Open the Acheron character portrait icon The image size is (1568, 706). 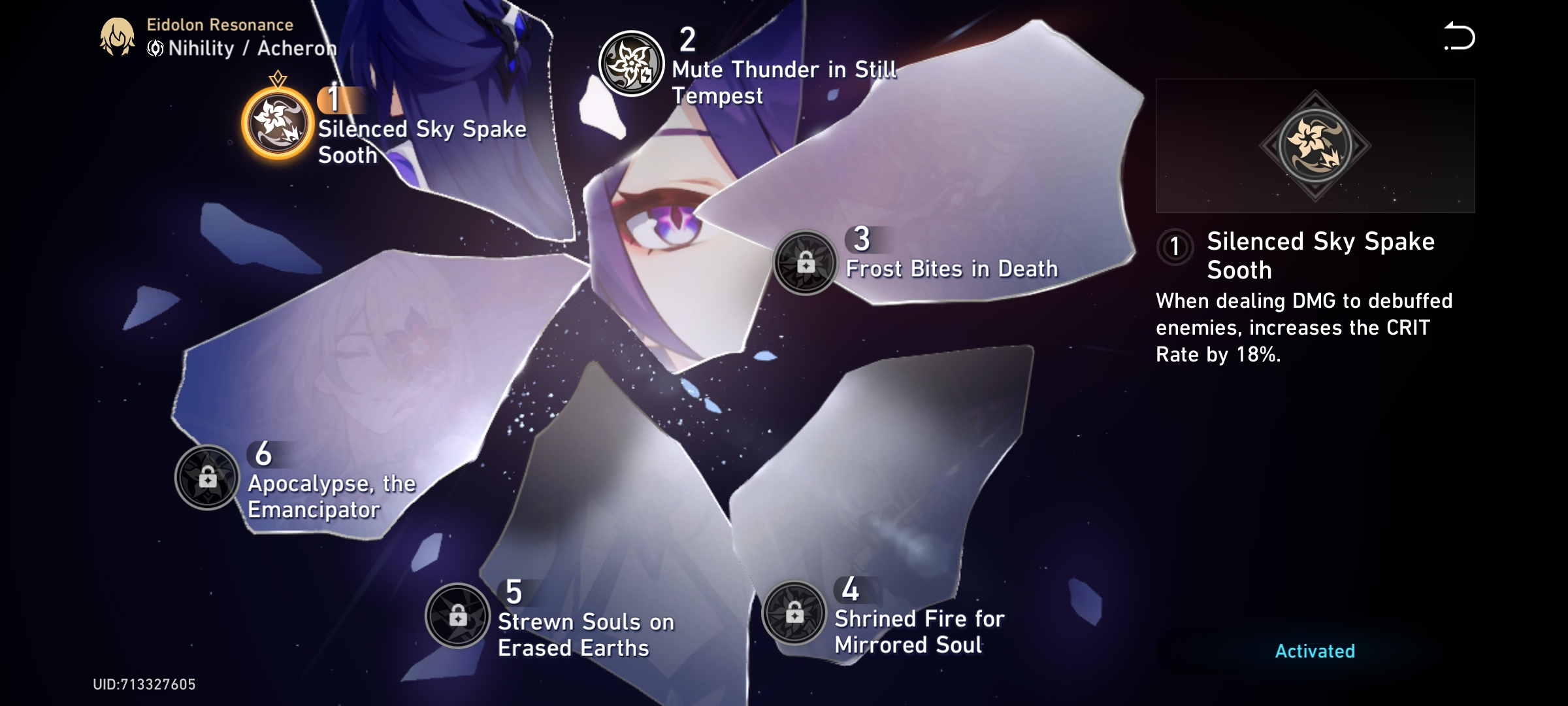(117, 37)
